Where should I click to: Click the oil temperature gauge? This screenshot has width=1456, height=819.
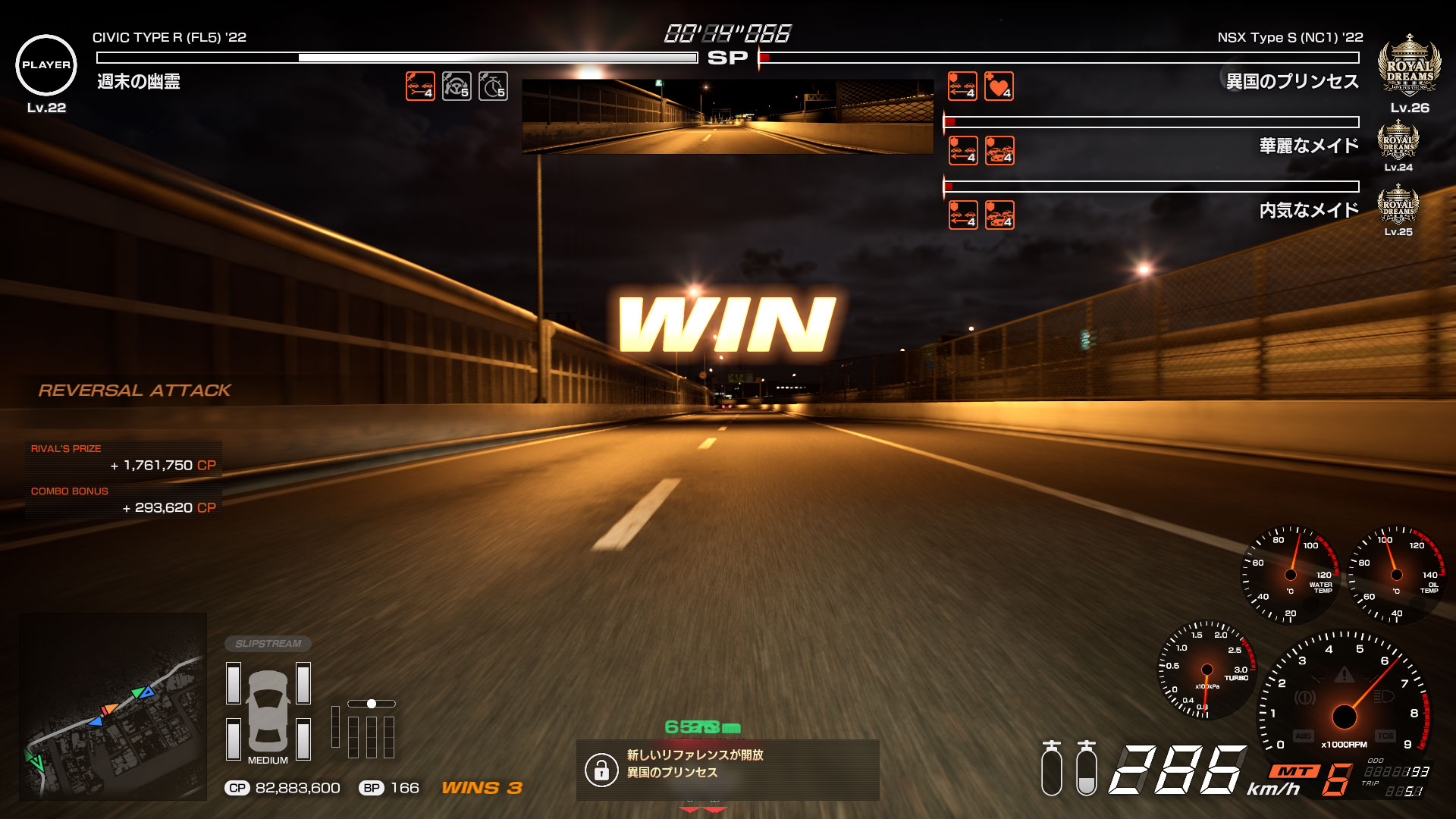pyautogui.click(x=1396, y=574)
